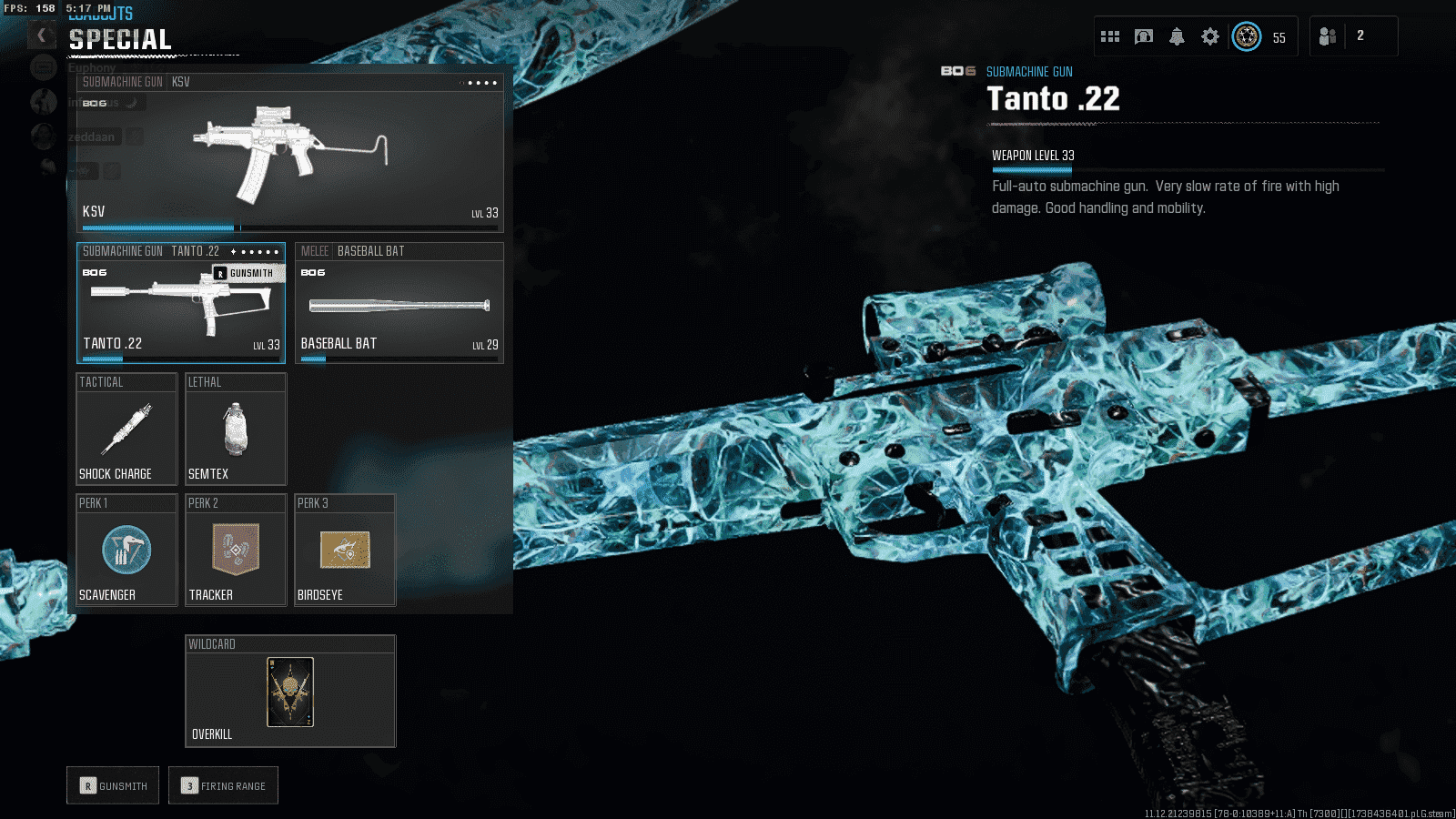1456x819 pixels.
Task: Change the Scavenger perk 1 slot
Action: (x=126, y=551)
